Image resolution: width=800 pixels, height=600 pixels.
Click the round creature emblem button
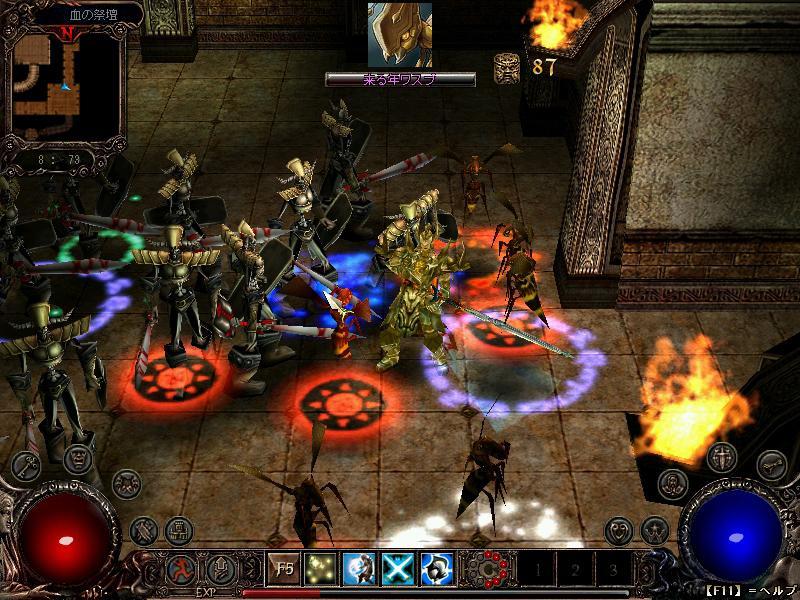pyautogui.click(x=126, y=484)
